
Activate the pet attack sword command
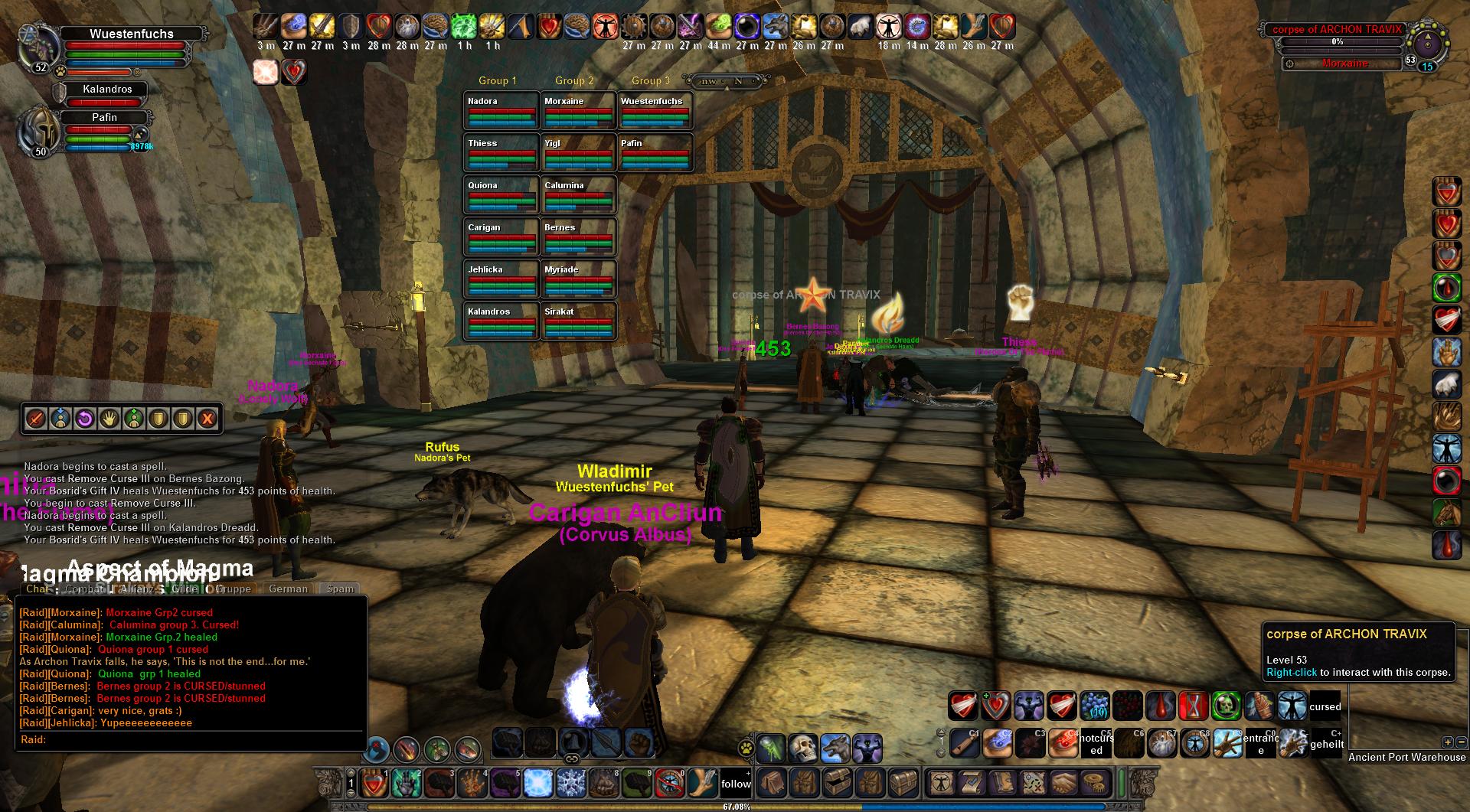[x=36, y=419]
